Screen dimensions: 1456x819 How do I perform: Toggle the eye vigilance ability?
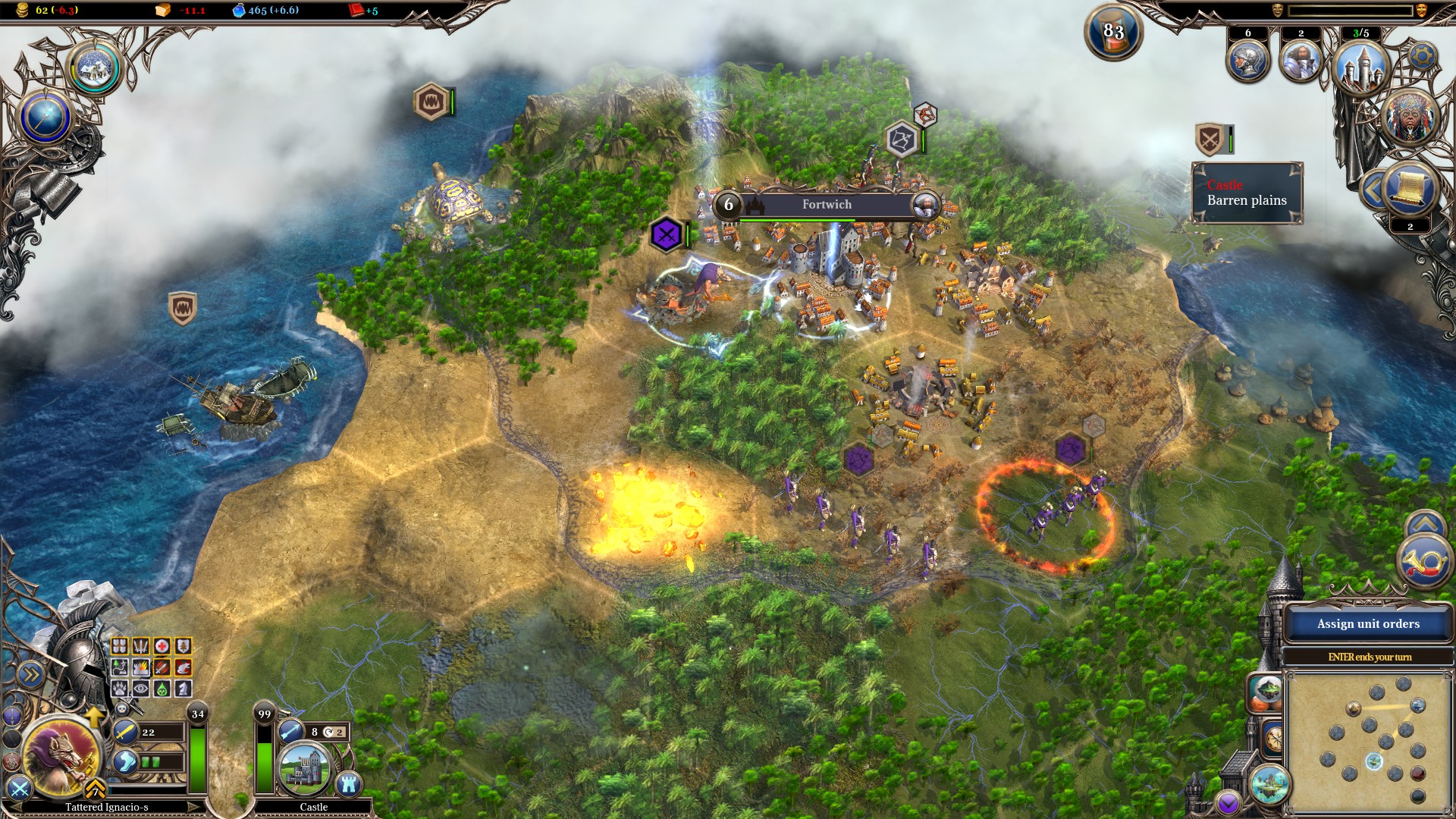click(140, 689)
